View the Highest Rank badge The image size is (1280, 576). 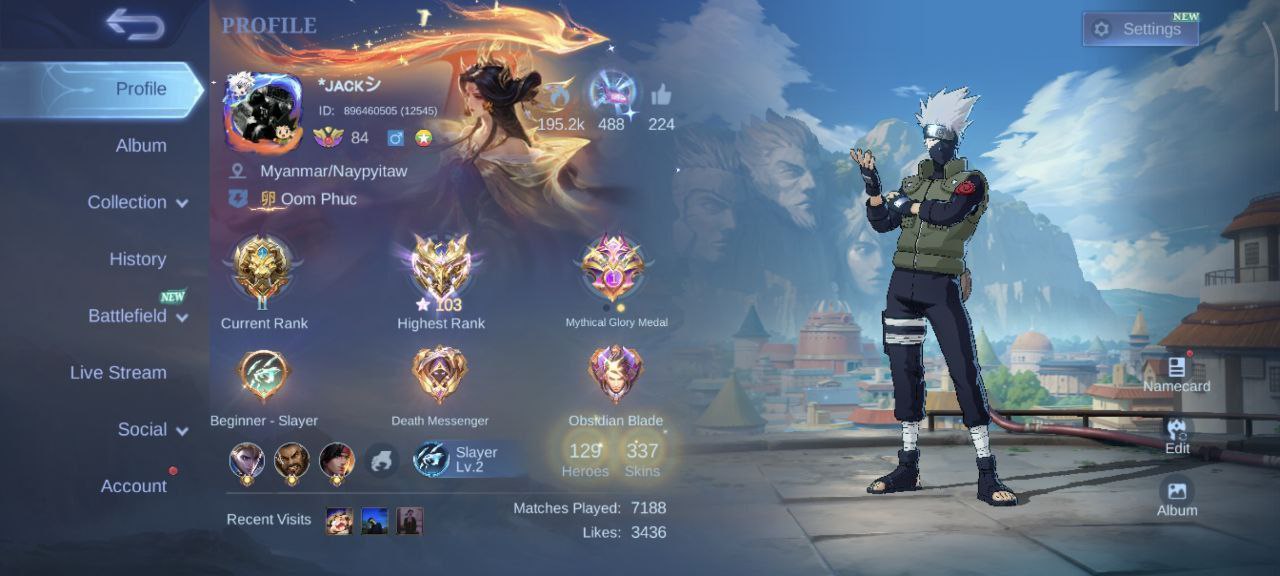(441, 270)
